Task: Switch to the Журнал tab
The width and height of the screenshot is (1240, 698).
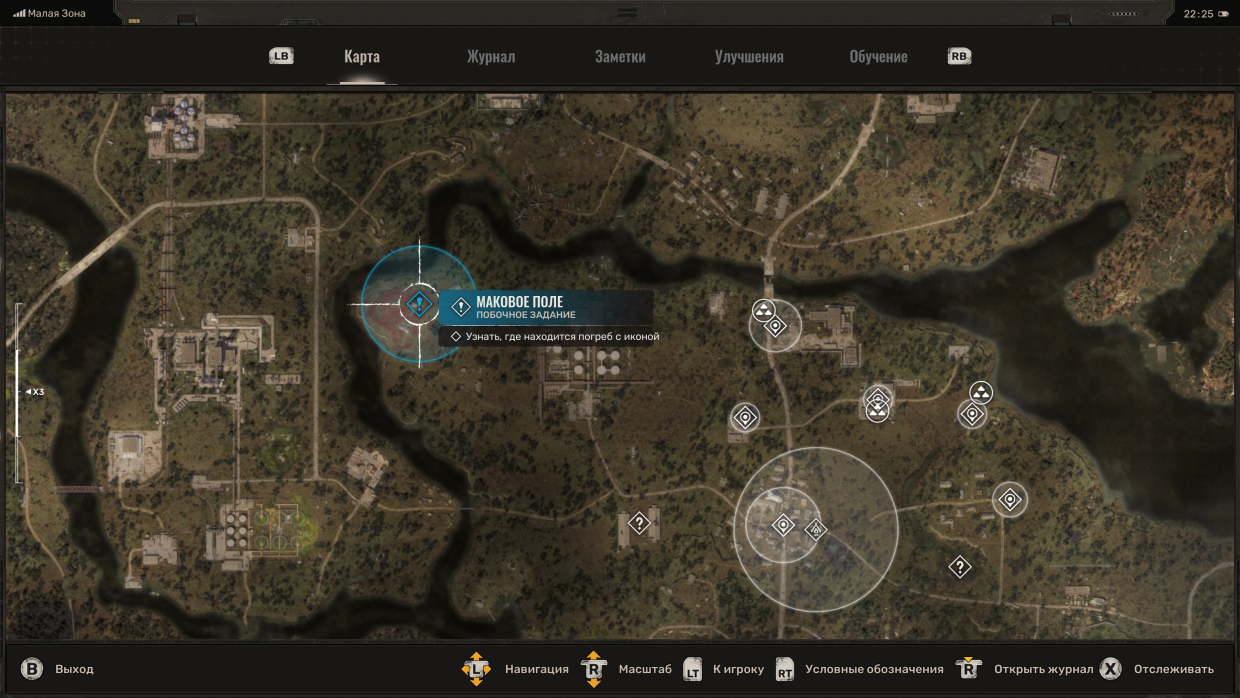Action: click(x=490, y=57)
